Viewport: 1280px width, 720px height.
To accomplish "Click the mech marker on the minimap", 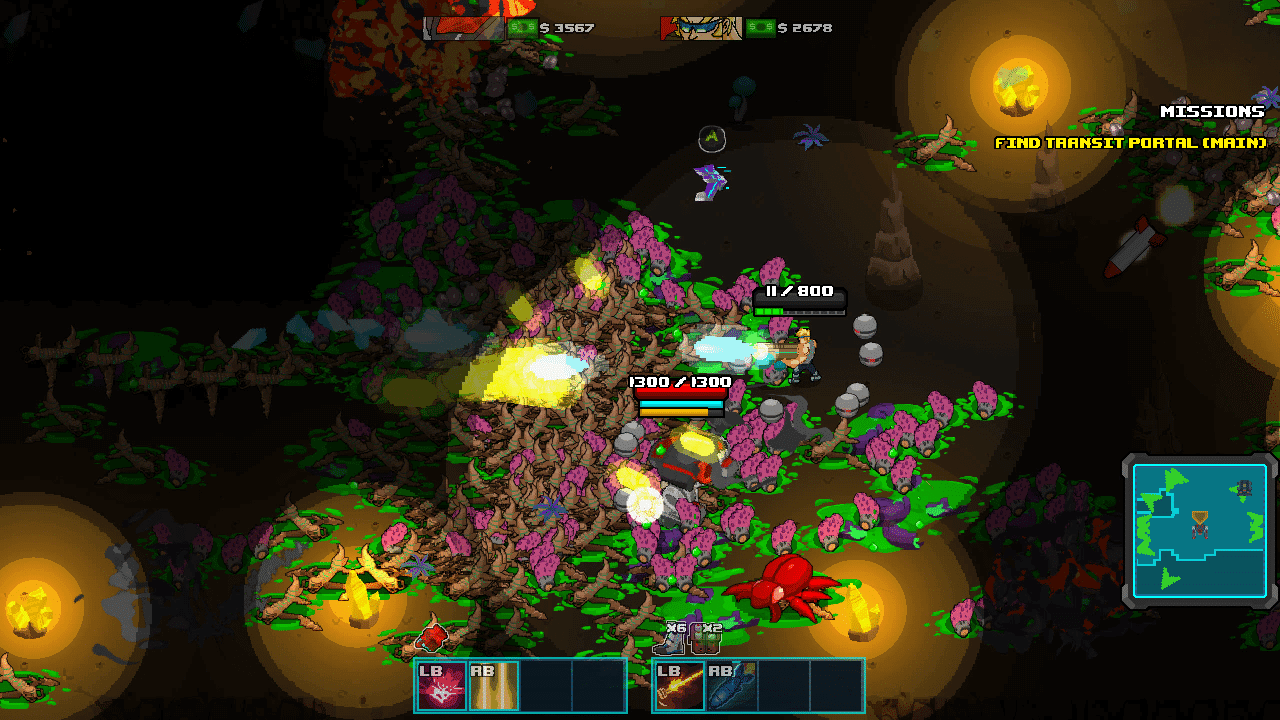I will 1199,523.
